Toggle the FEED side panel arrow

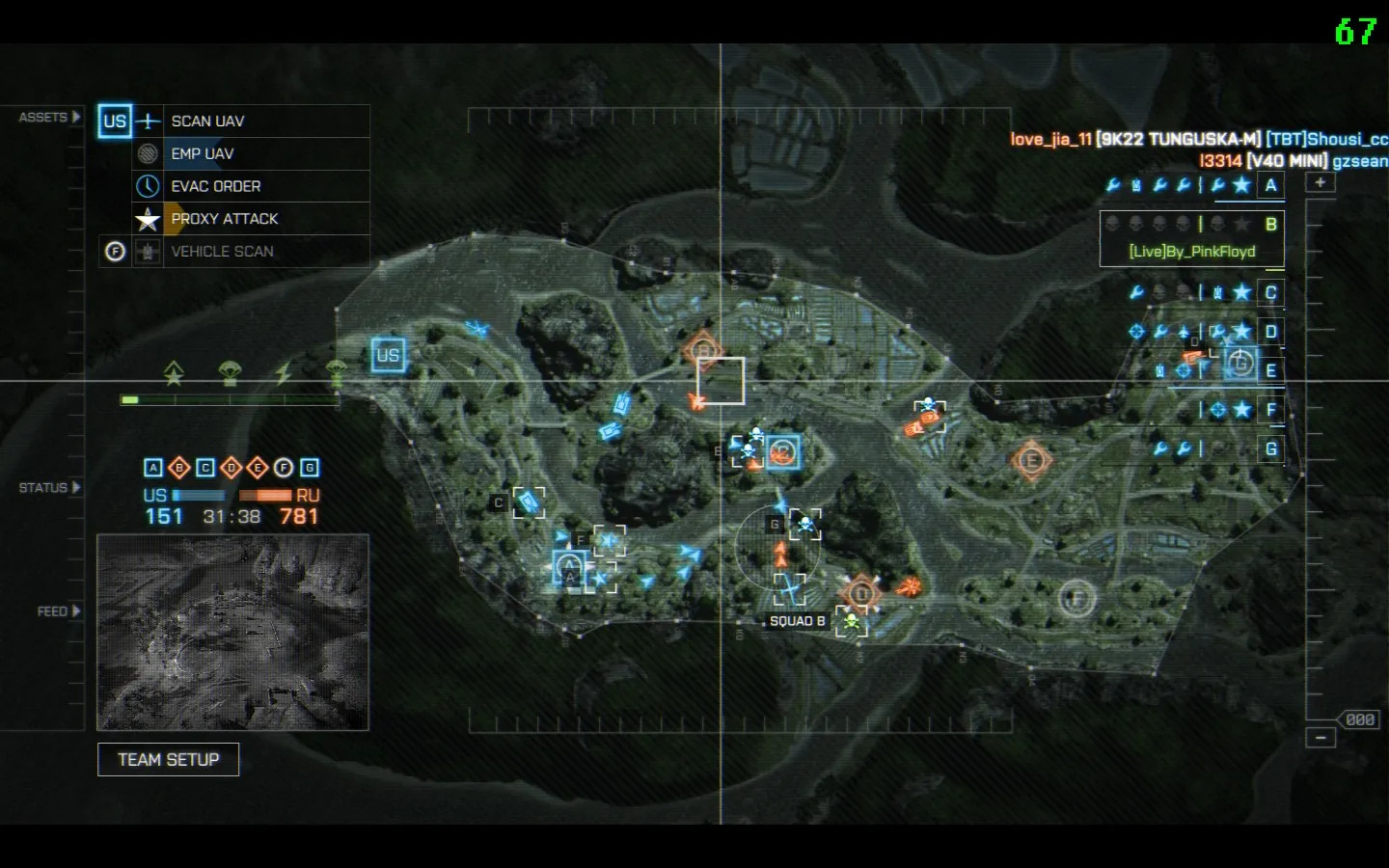point(75,611)
